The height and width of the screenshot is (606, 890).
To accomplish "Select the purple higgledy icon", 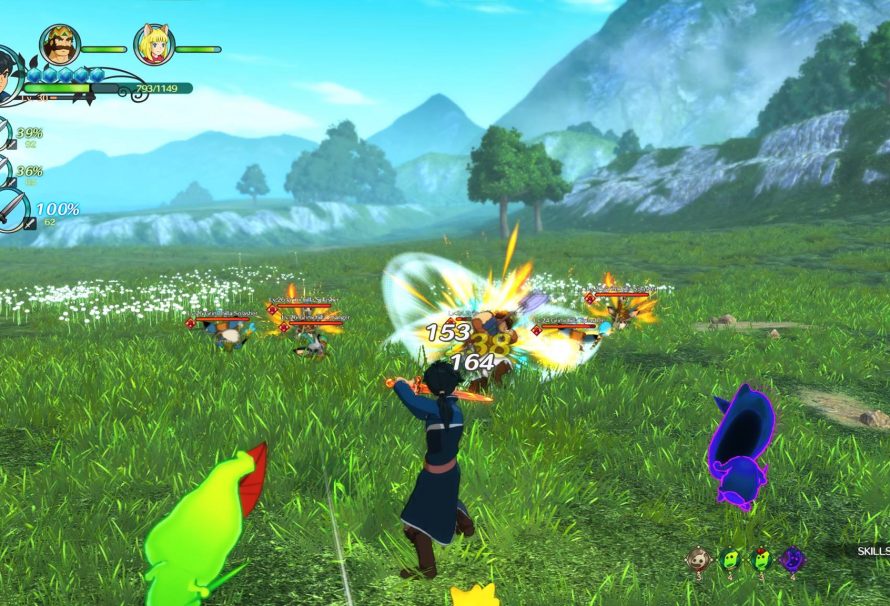I will (x=793, y=560).
